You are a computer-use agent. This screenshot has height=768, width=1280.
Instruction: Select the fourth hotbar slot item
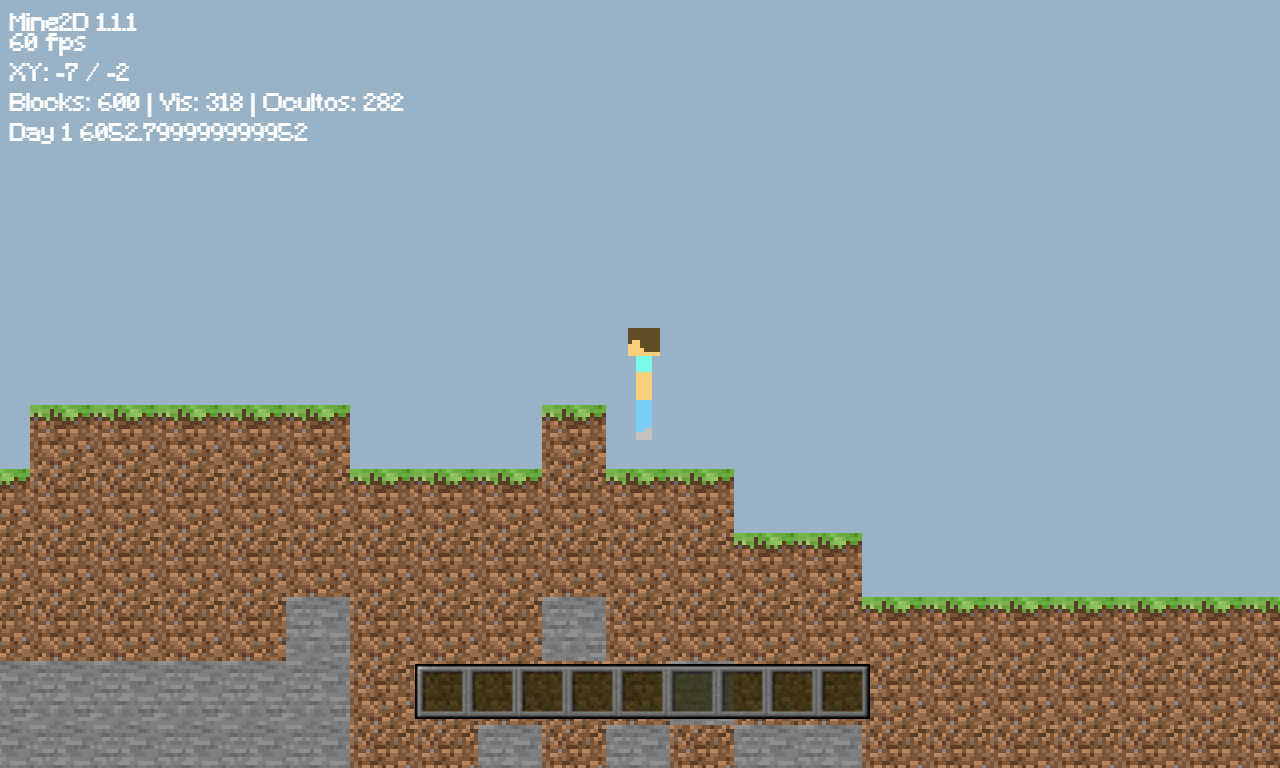[x=591, y=690]
